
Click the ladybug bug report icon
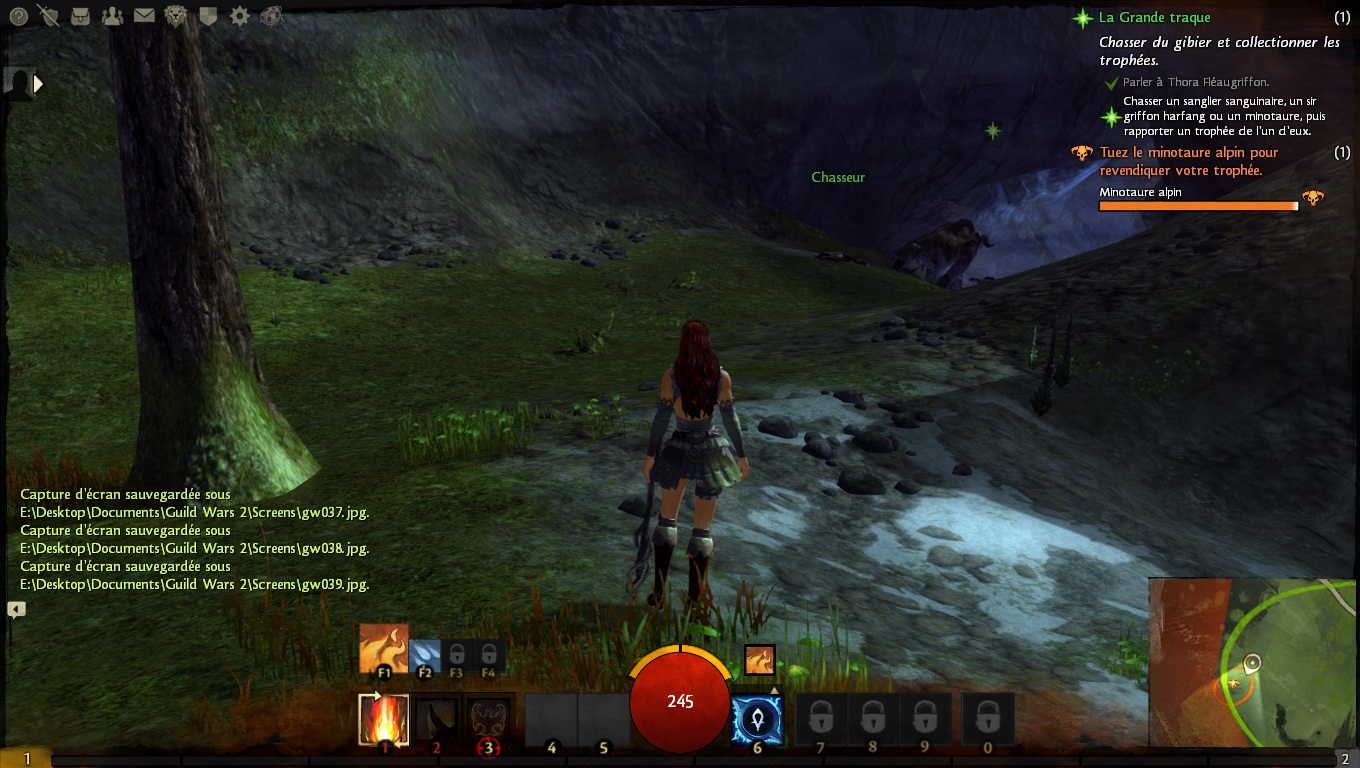(x=271, y=16)
